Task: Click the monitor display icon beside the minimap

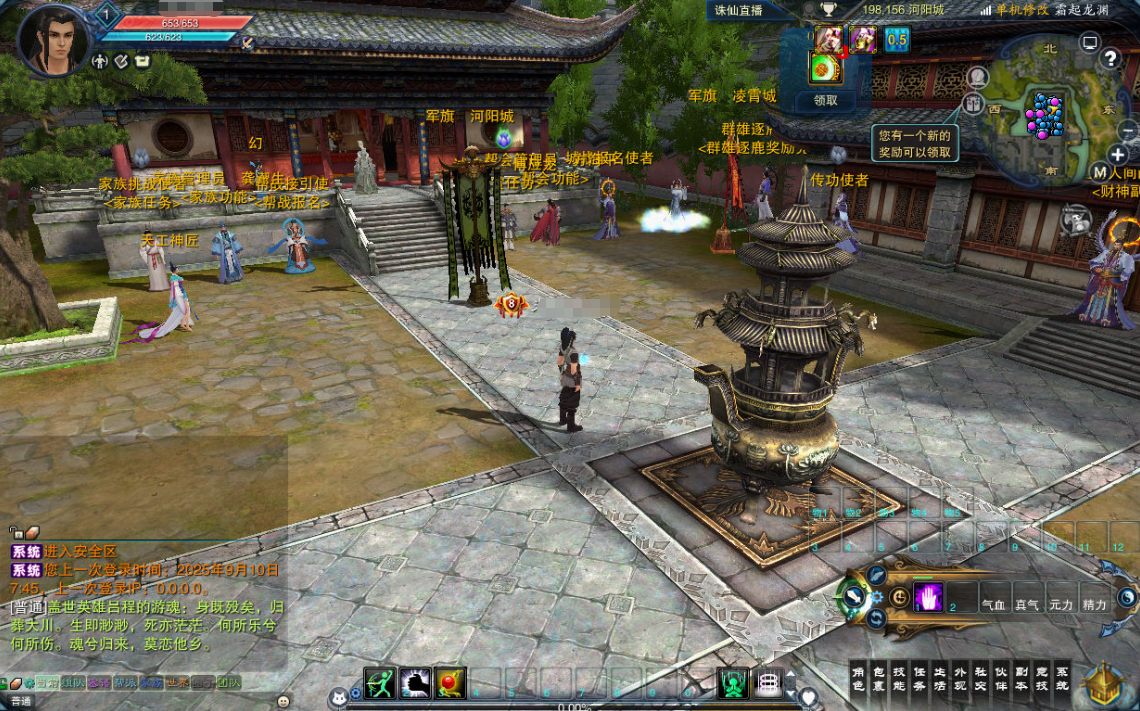Action: tap(1089, 43)
